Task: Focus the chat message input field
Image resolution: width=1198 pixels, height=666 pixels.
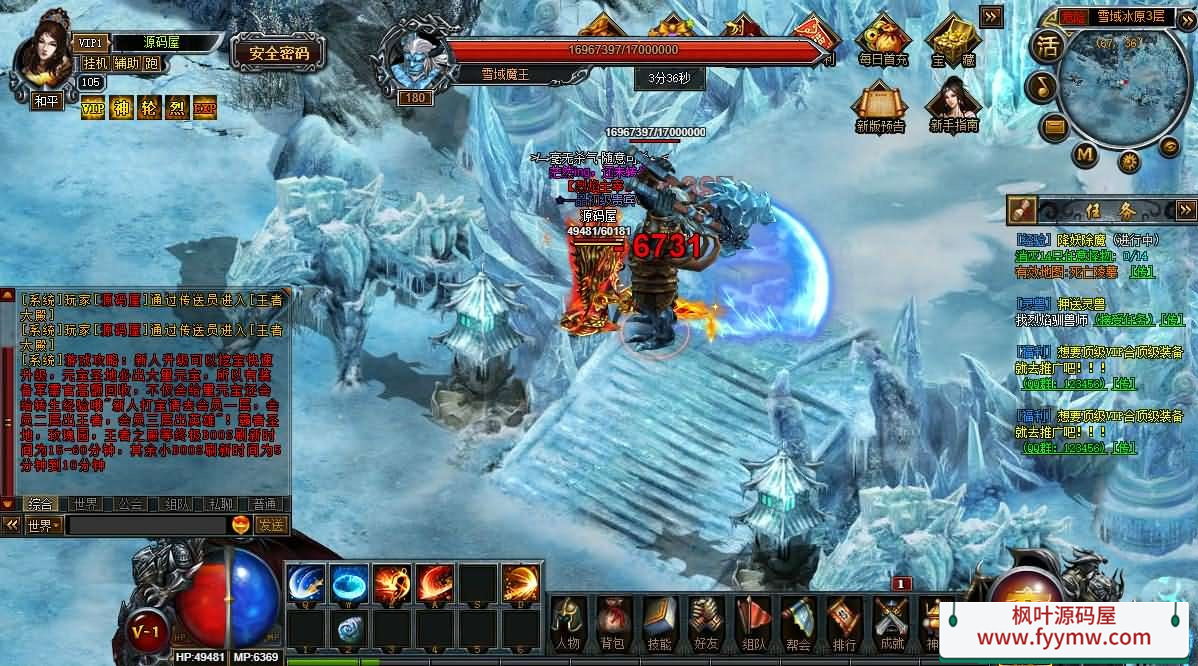Action: [145, 524]
